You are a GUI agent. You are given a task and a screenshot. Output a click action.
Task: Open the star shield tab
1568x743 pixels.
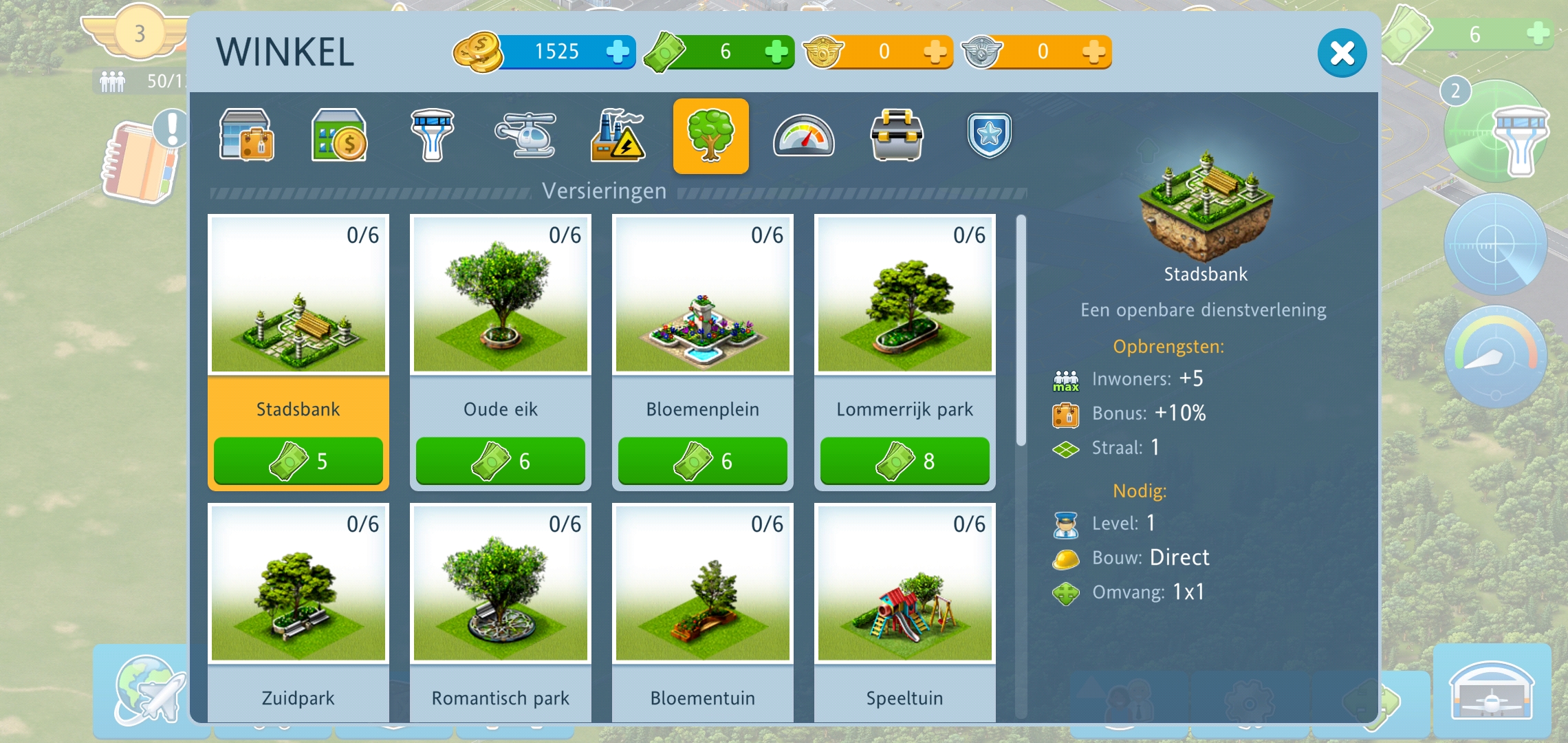[989, 136]
